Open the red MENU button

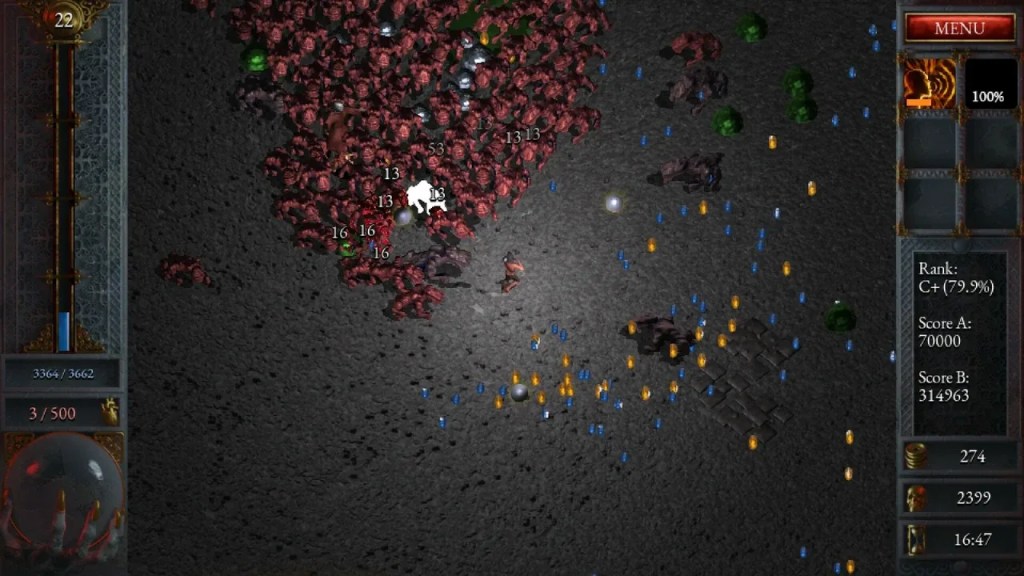tap(959, 28)
